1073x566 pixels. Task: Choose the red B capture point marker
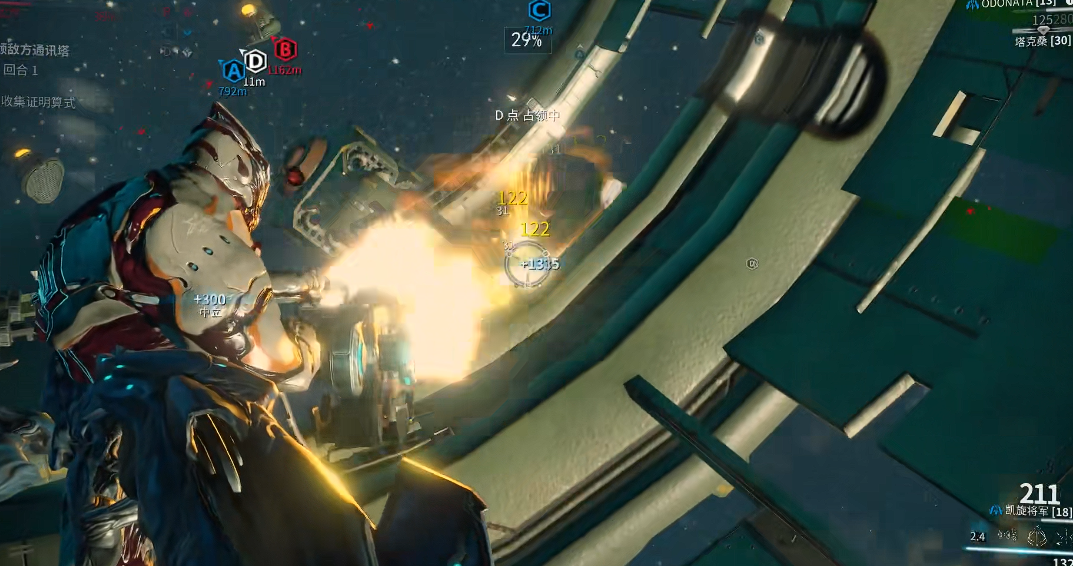(285, 49)
